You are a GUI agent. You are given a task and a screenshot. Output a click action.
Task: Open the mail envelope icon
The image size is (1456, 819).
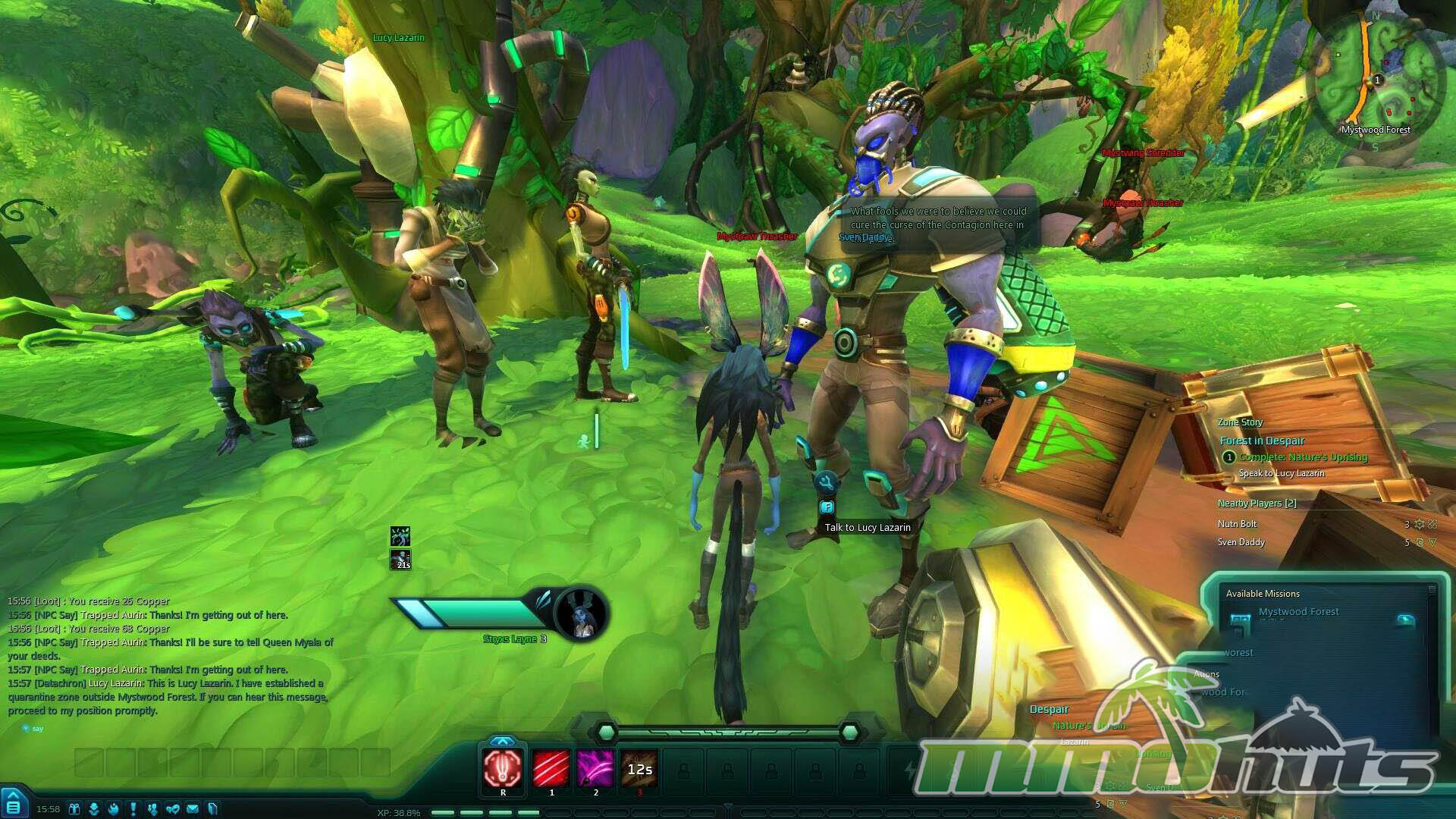point(193,809)
